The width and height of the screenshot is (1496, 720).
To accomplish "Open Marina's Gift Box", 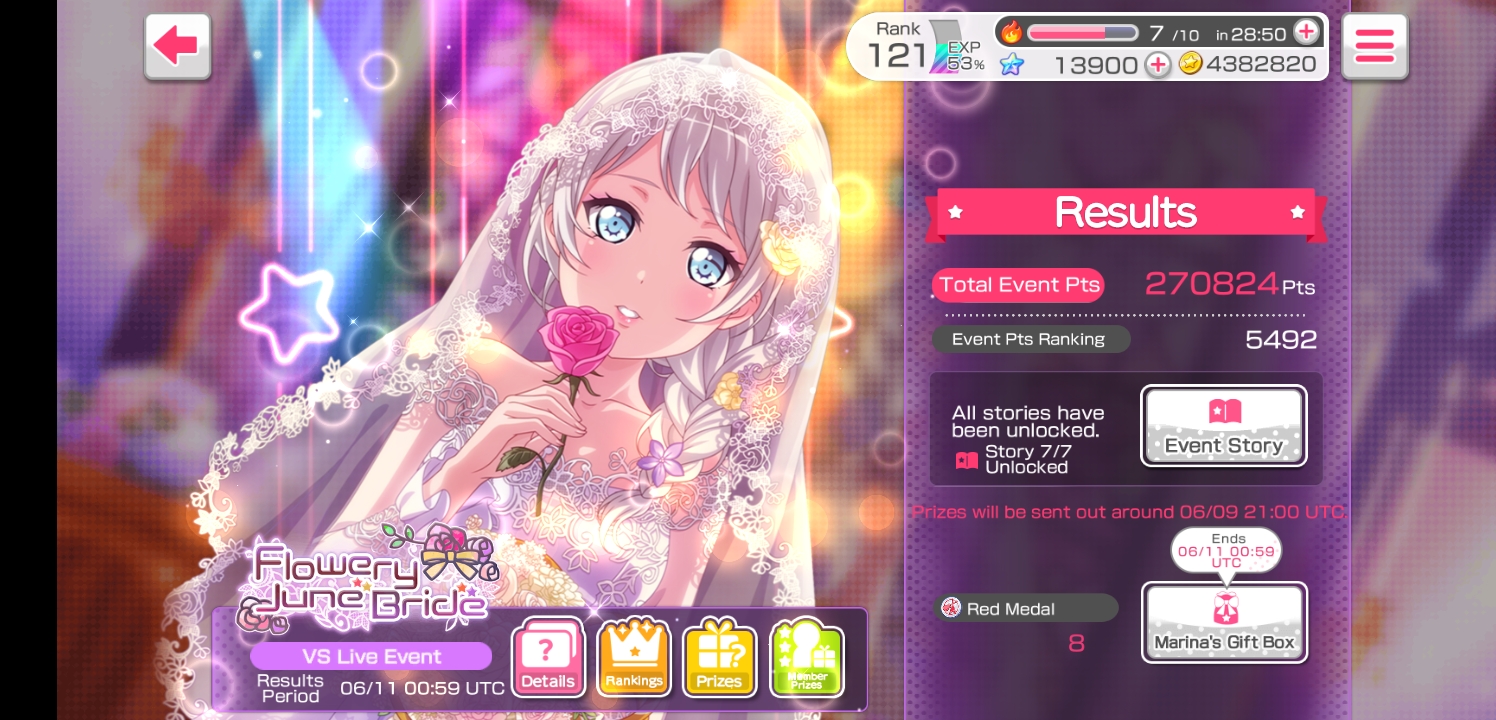I will (x=1224, y=622).
